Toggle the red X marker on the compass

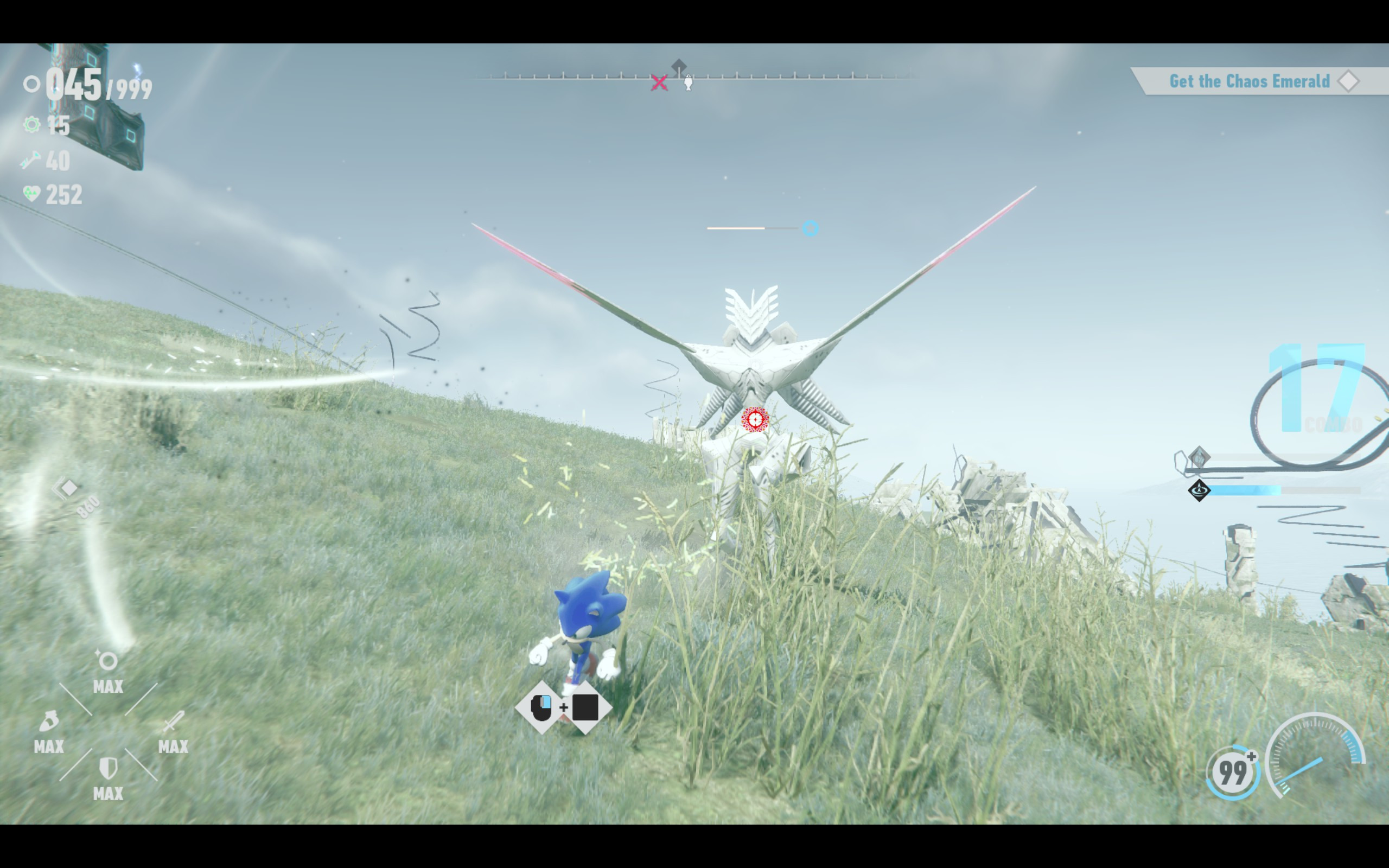[x=660, y=82]
